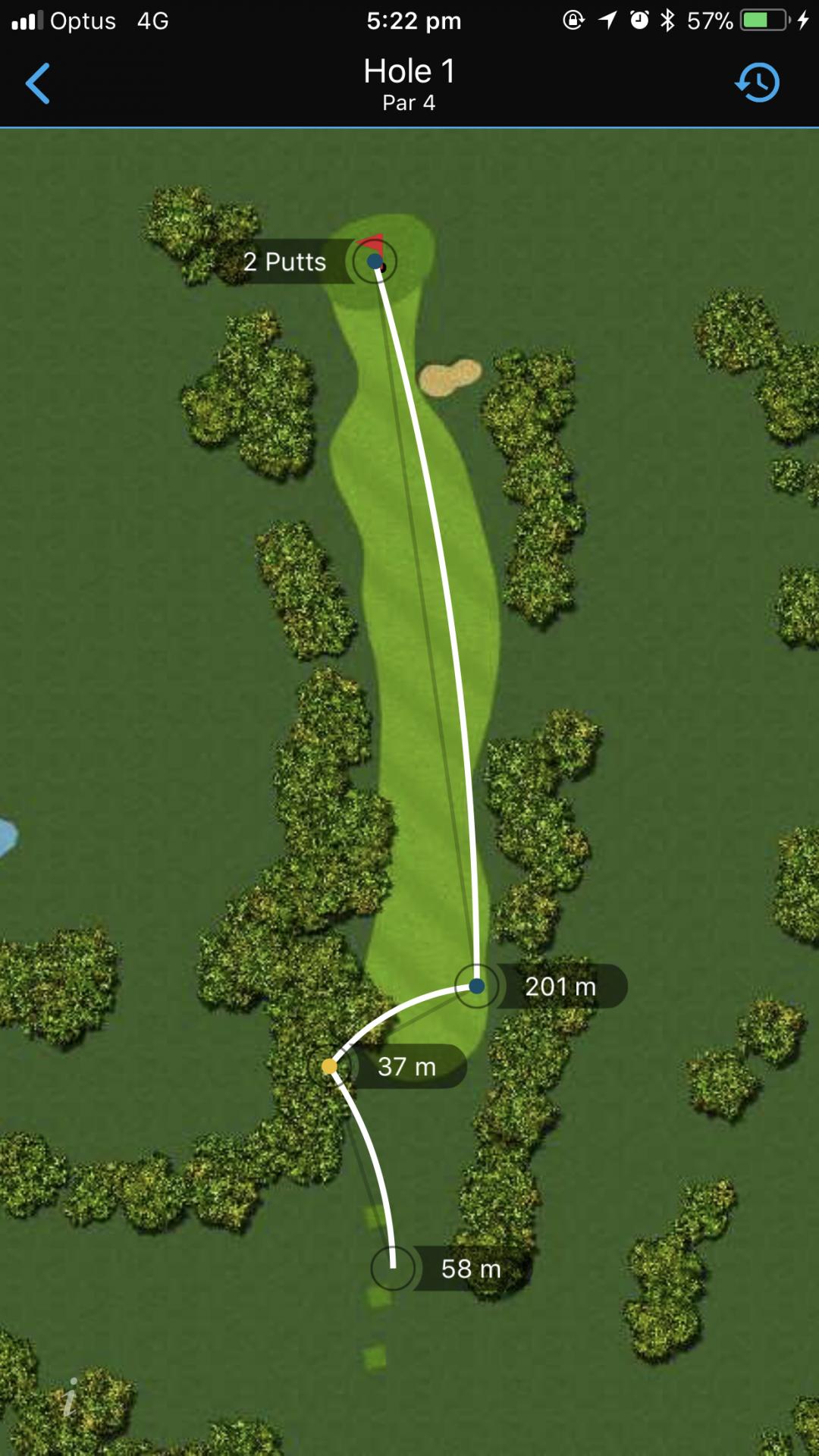Select the 2 Putts label
Viewport: 819px width, 1456px height.
coord(285,262)
